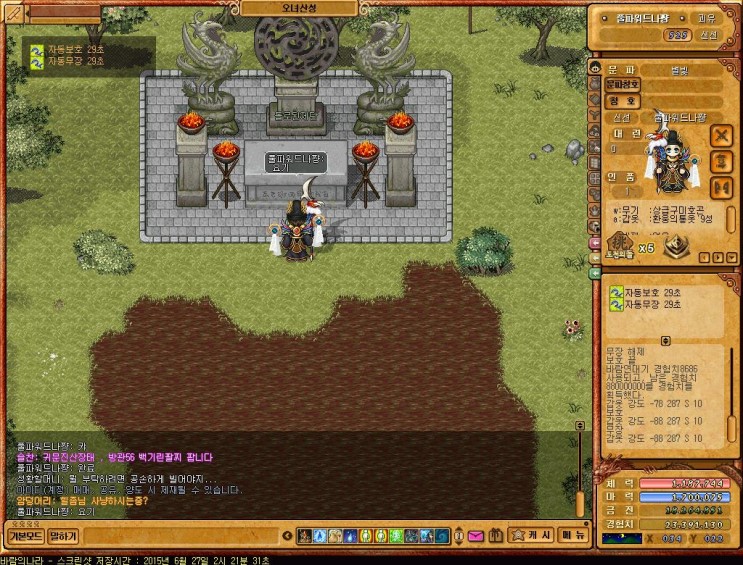Select the crossed swords button beside the portrait
The height and width of the screenshot is (565, 743).
(720, 134)
